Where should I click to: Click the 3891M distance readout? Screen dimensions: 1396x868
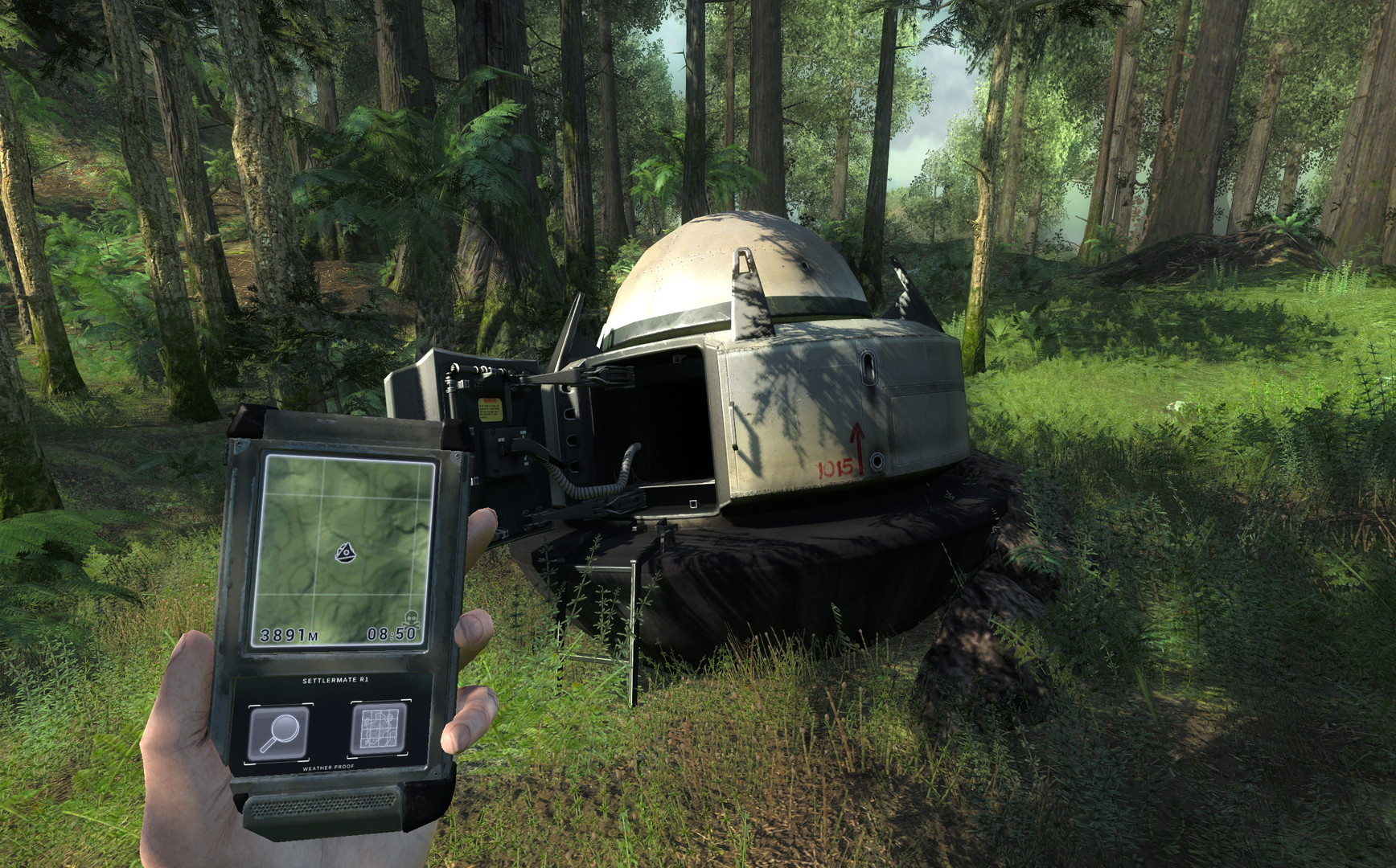(289, 633)
